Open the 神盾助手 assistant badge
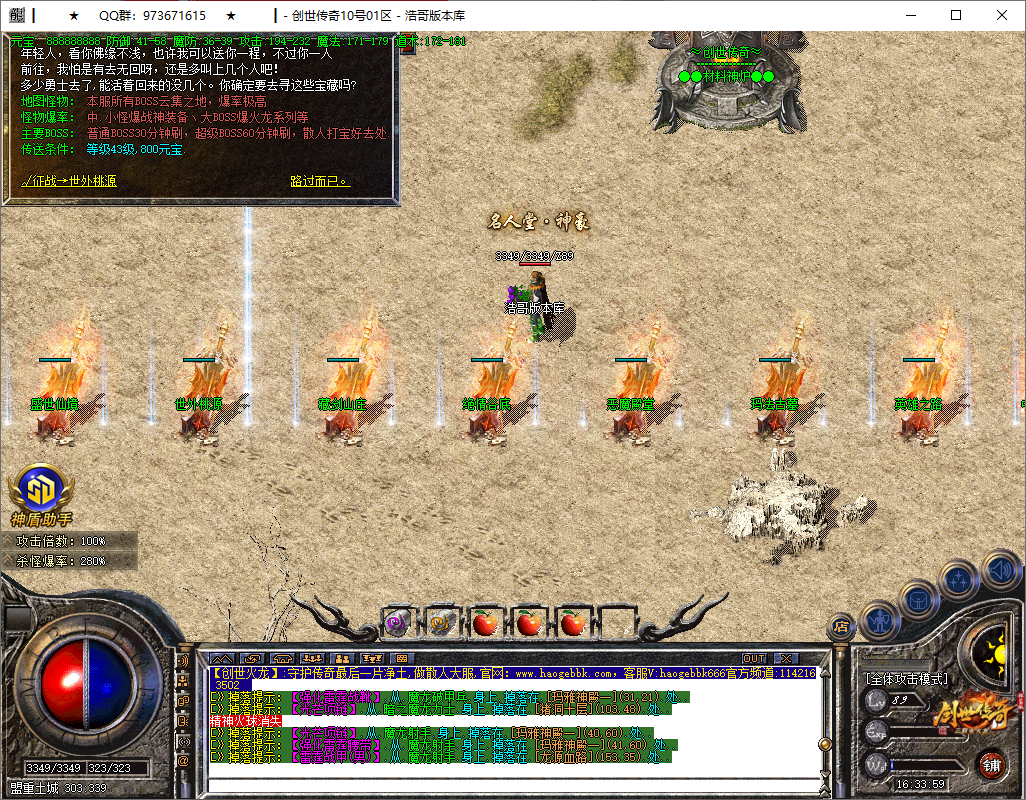Screen dimensions: 1026x800 (41, 494)
